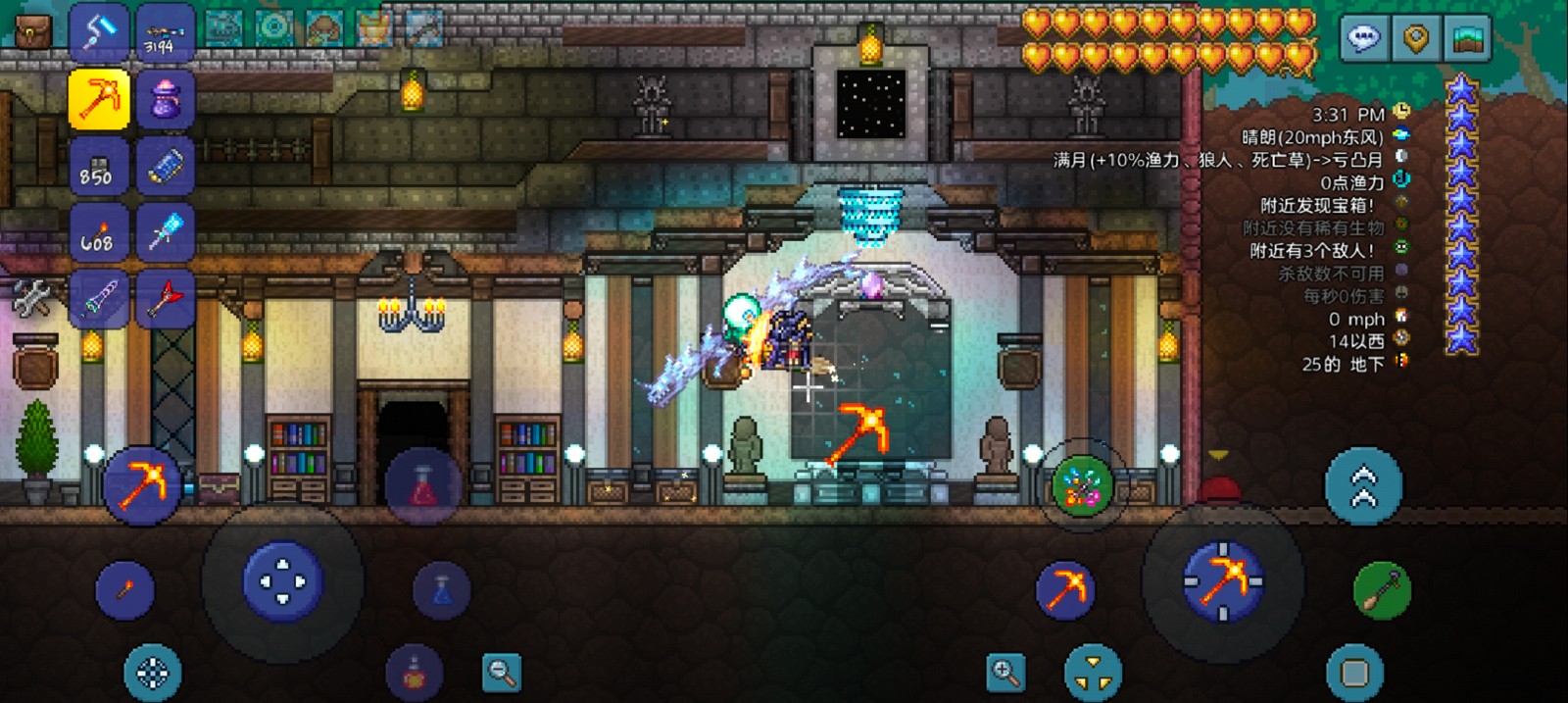
Task: Open the world map button
Action: click(x=1467, y=39)
